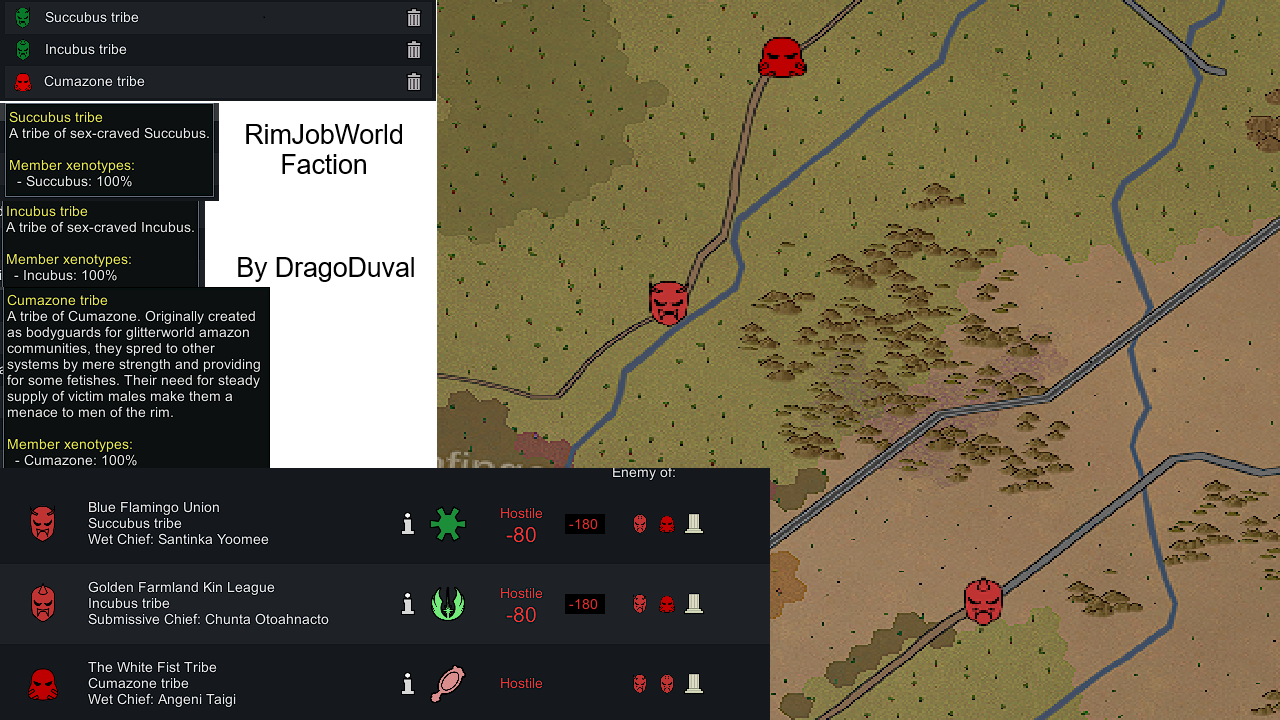
Task: Select the settlement marker at the top of the map
Action: (x=783, y=57)
